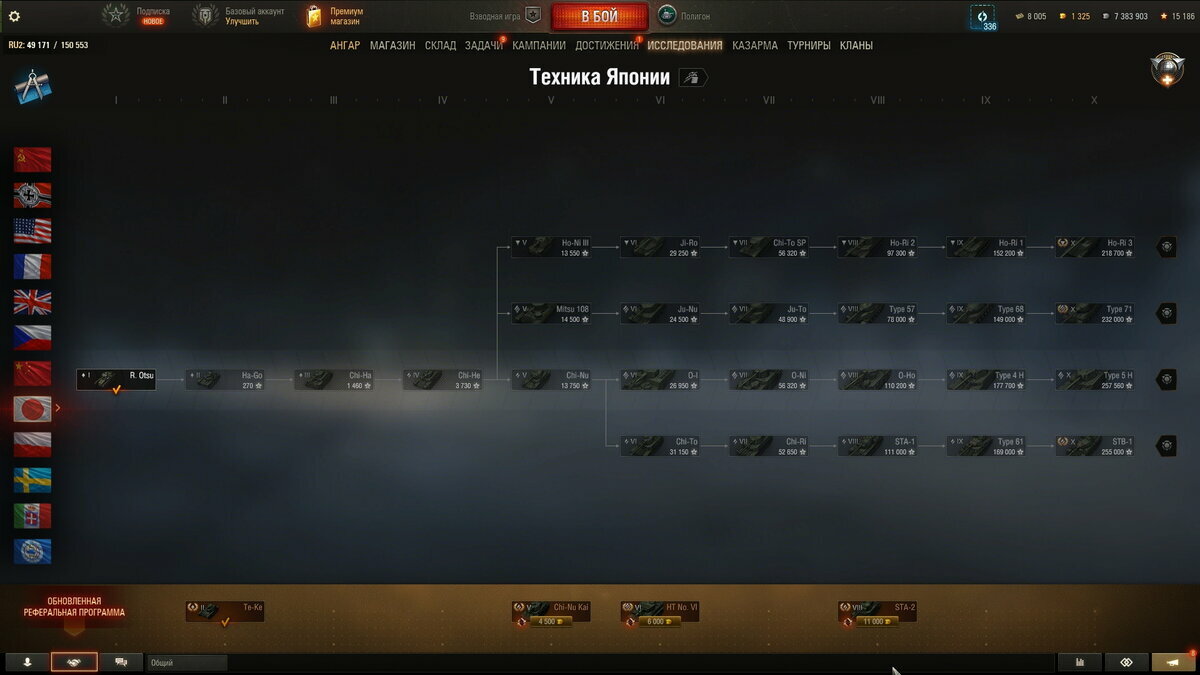This screenshot has width=1200, height=675.
Task: Switch to the АНГАР tab
Action: pos(345,45)
